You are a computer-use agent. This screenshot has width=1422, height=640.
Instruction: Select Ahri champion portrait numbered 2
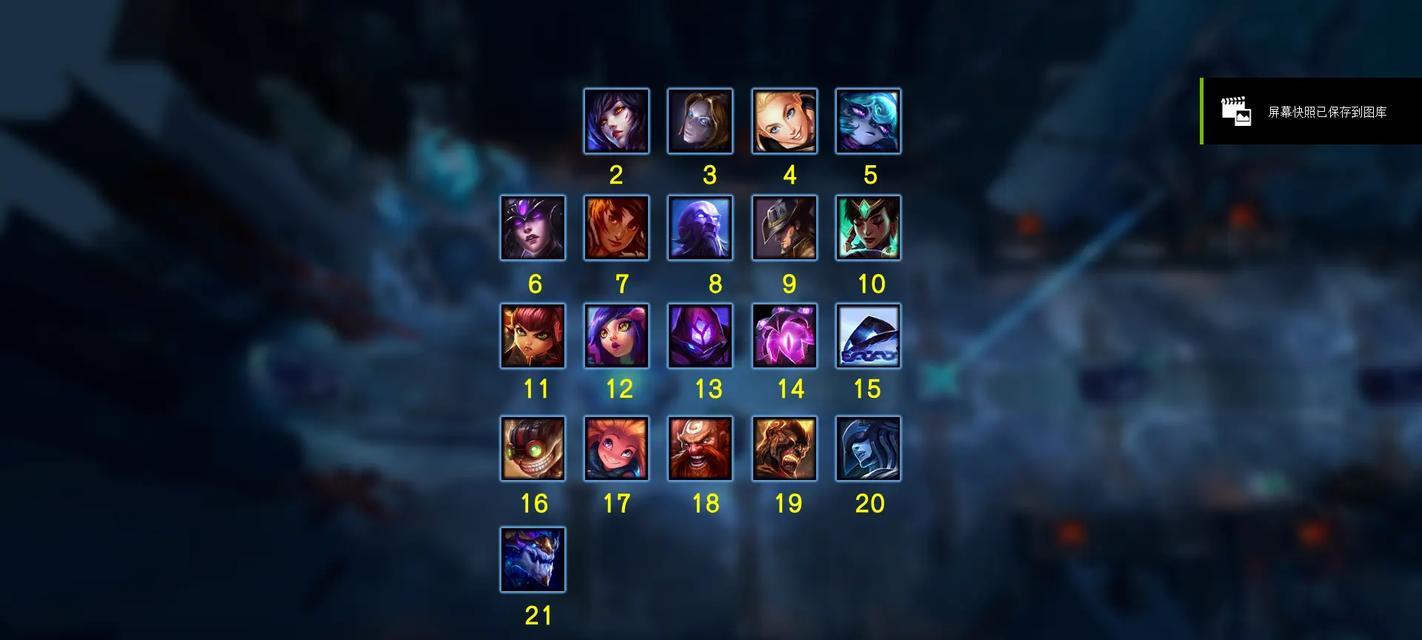point(616,121)
